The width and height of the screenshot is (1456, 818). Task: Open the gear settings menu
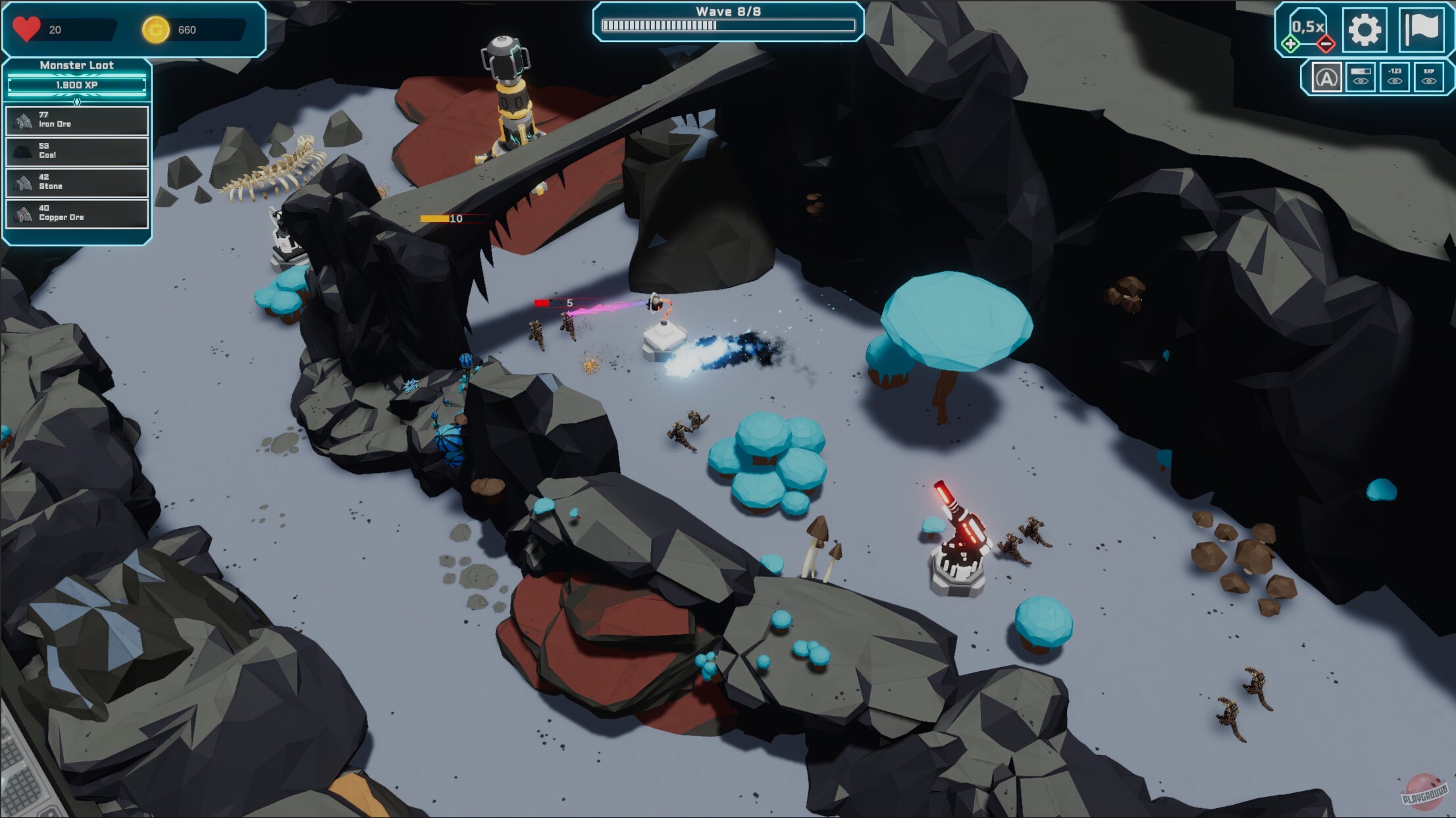(1364, 30)
